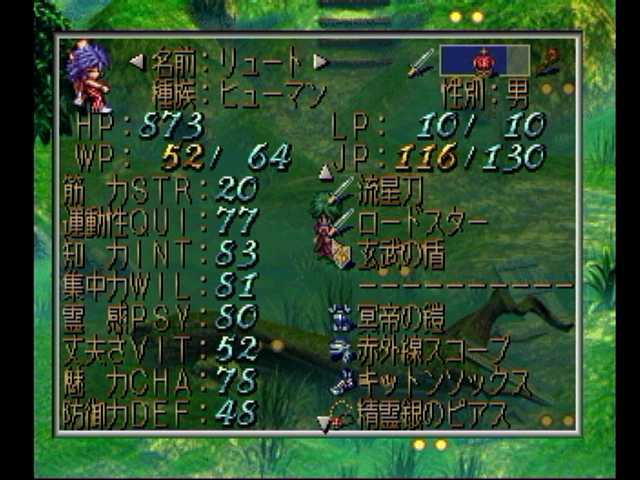Click the left arrow beside the character name
Image resolution: width=640 pixels, height=480 pixels.
137,62
